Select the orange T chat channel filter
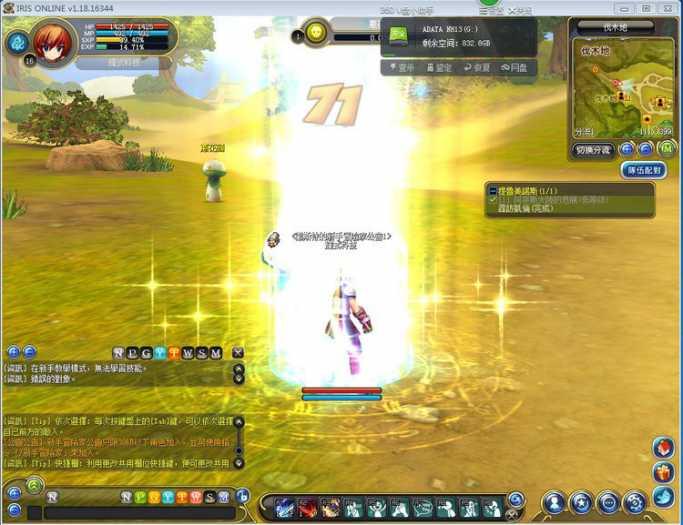 pyautogui.click(x=174, y=353)
